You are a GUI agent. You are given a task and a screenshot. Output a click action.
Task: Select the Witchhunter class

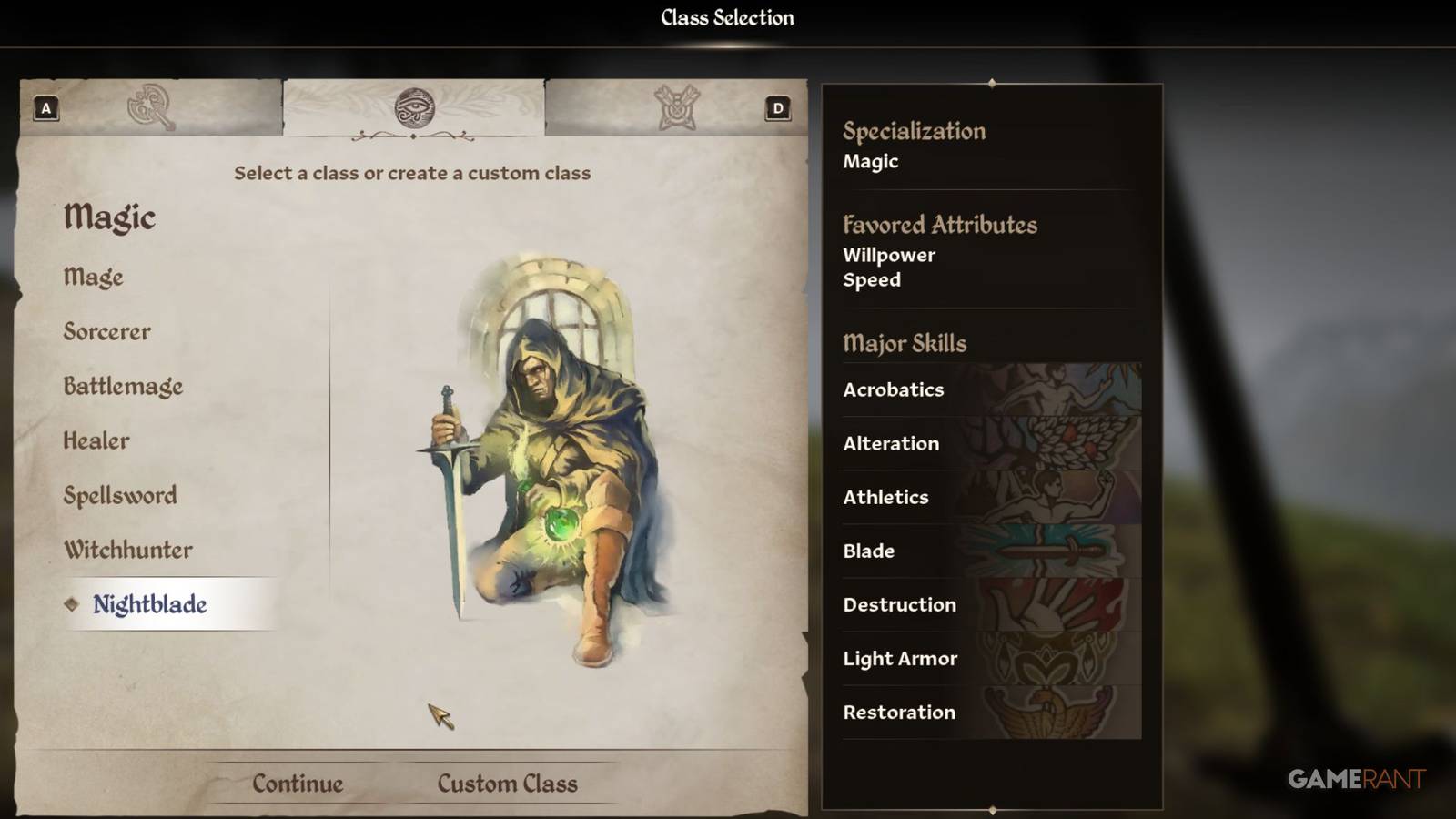[x=127, y=550]
